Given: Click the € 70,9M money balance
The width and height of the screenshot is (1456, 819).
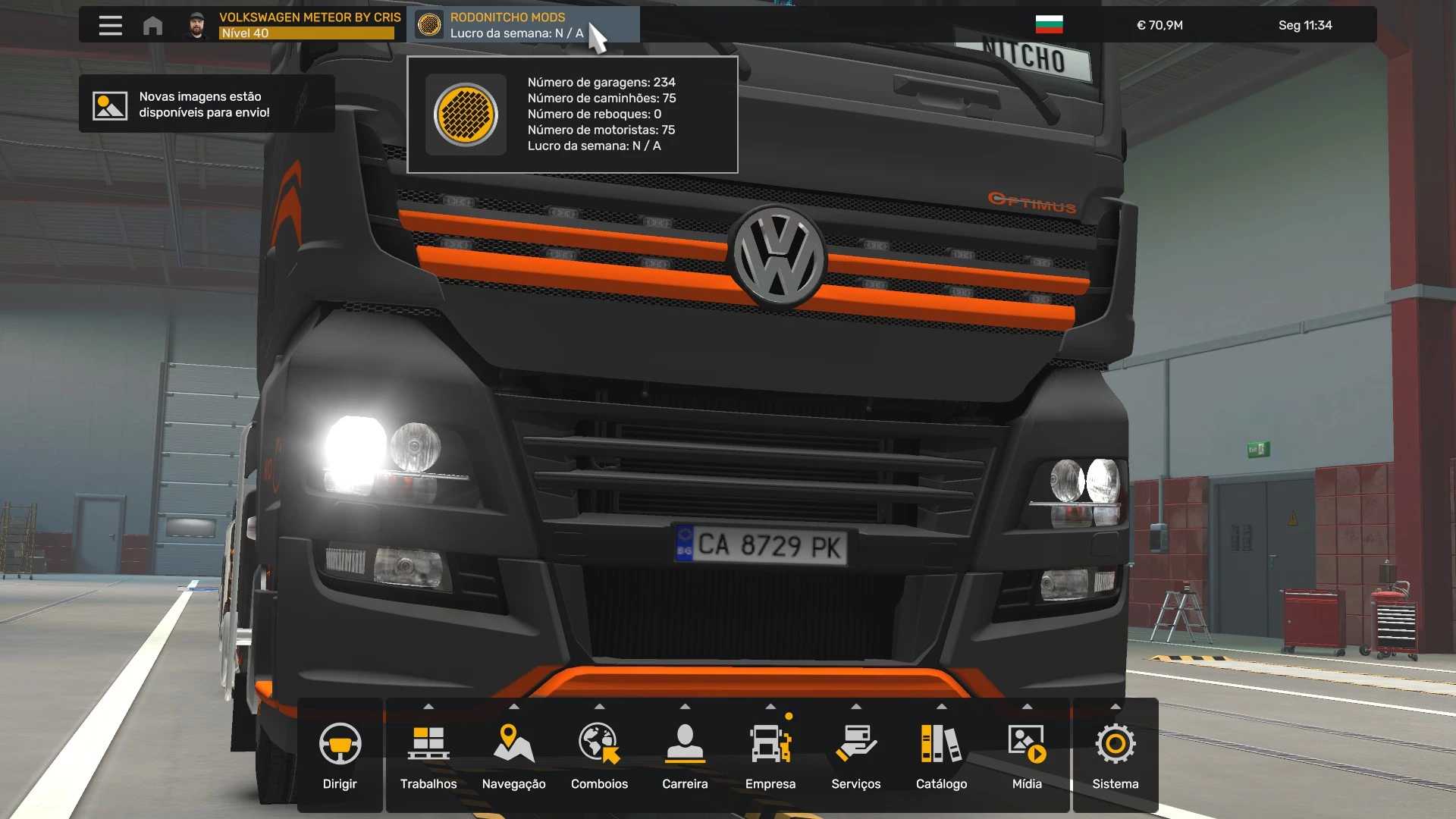Looking at the screenshot, I should [x=1159, y=25].
